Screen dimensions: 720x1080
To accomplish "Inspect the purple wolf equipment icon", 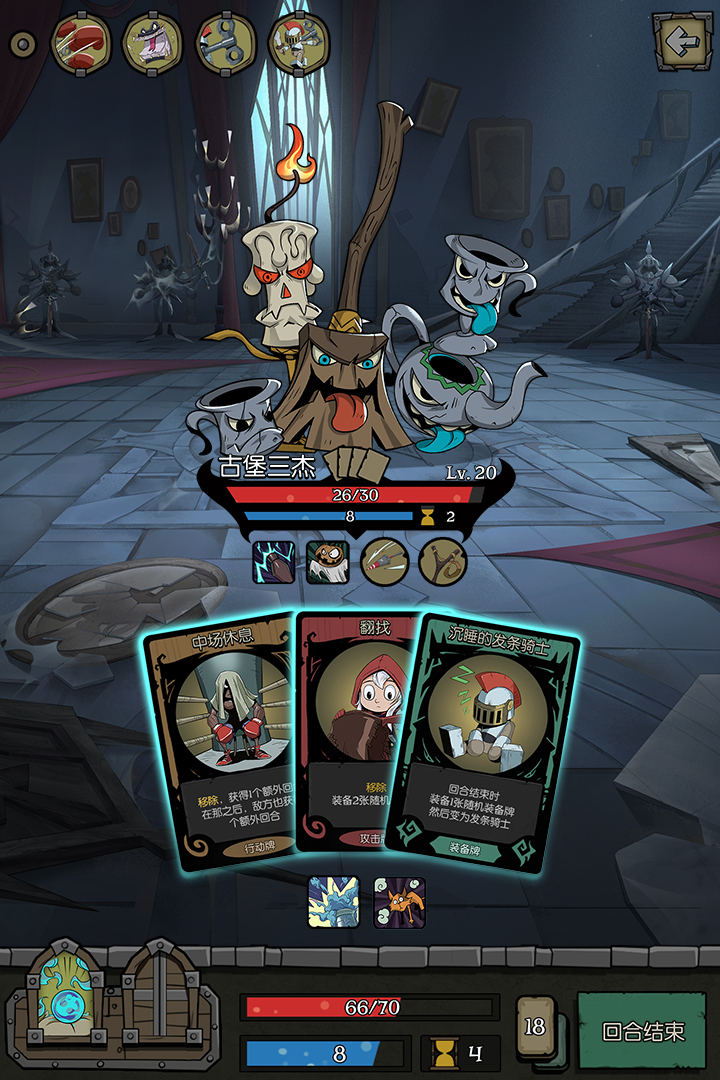I will click(152, 43).
